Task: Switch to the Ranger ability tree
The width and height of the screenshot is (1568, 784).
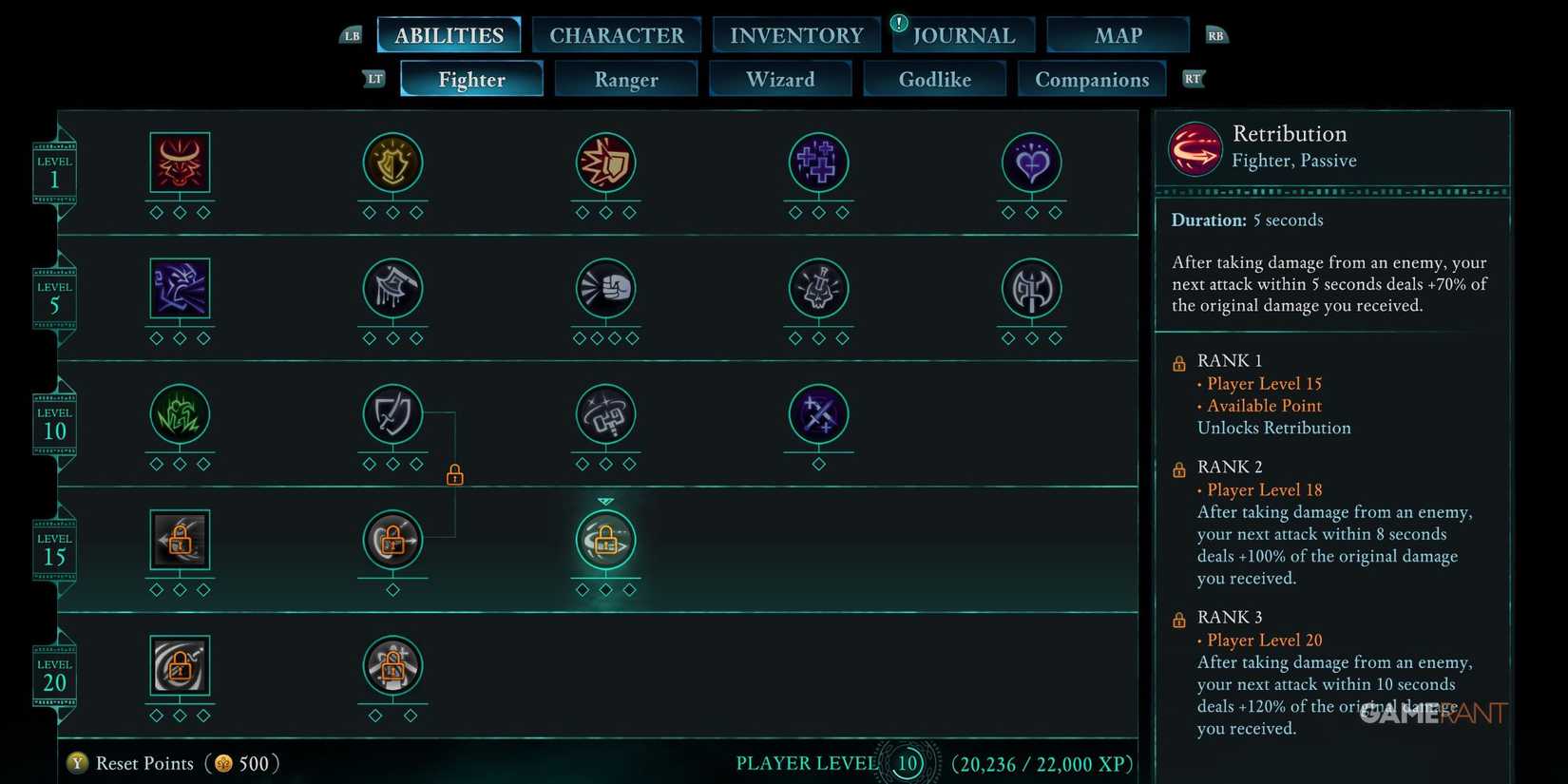Action: tap(625, 80)
